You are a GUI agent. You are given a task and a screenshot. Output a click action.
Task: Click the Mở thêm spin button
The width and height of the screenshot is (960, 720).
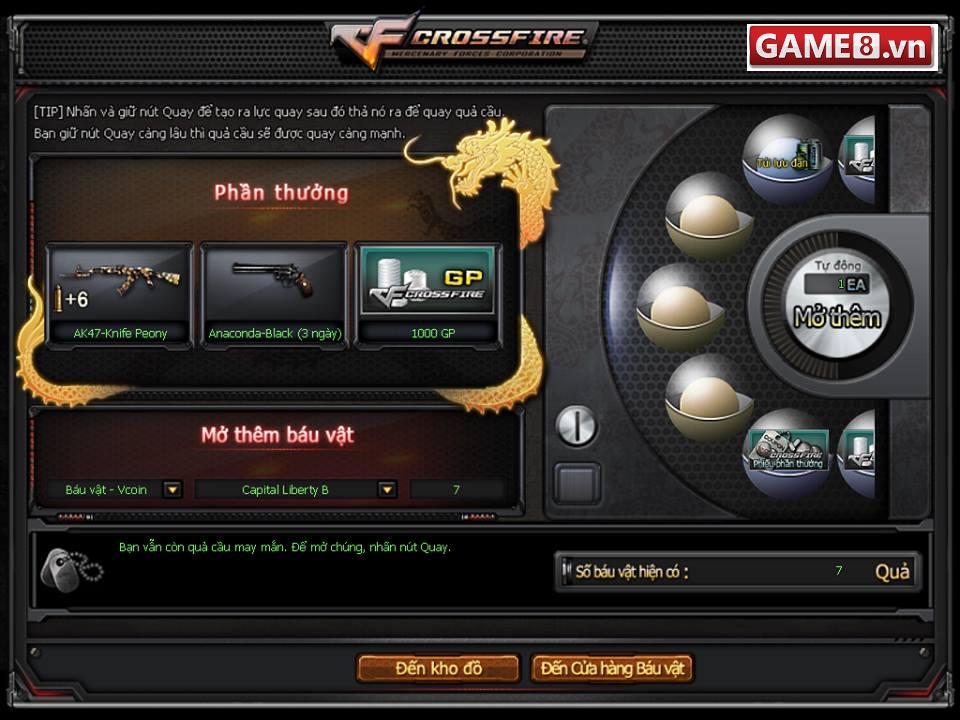[x=837, y=318]
